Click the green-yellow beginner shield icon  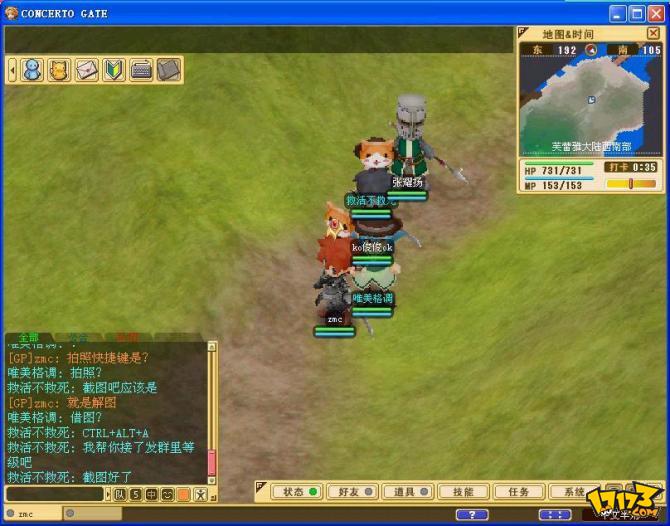click(114, 70)
